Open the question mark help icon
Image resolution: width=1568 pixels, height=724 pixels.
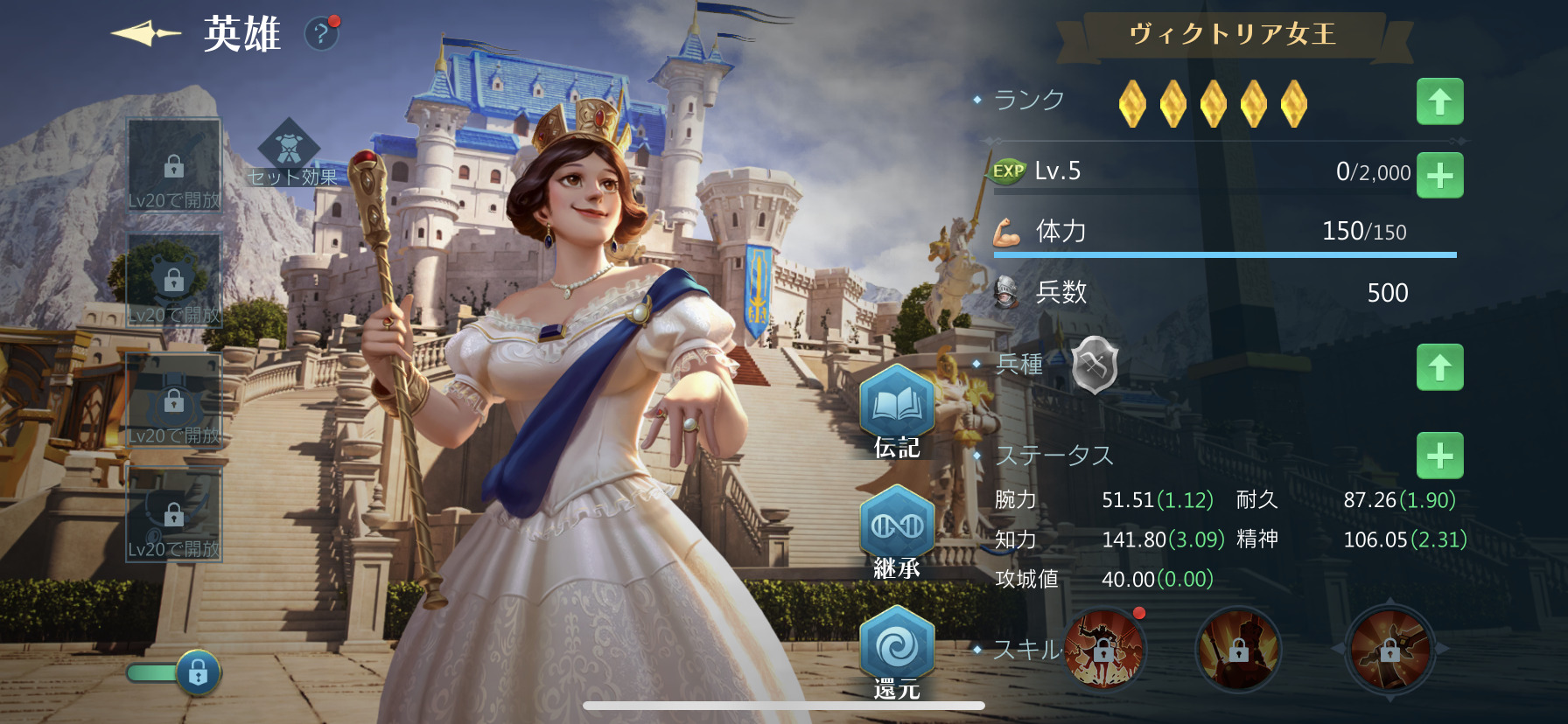click(321, 34)
